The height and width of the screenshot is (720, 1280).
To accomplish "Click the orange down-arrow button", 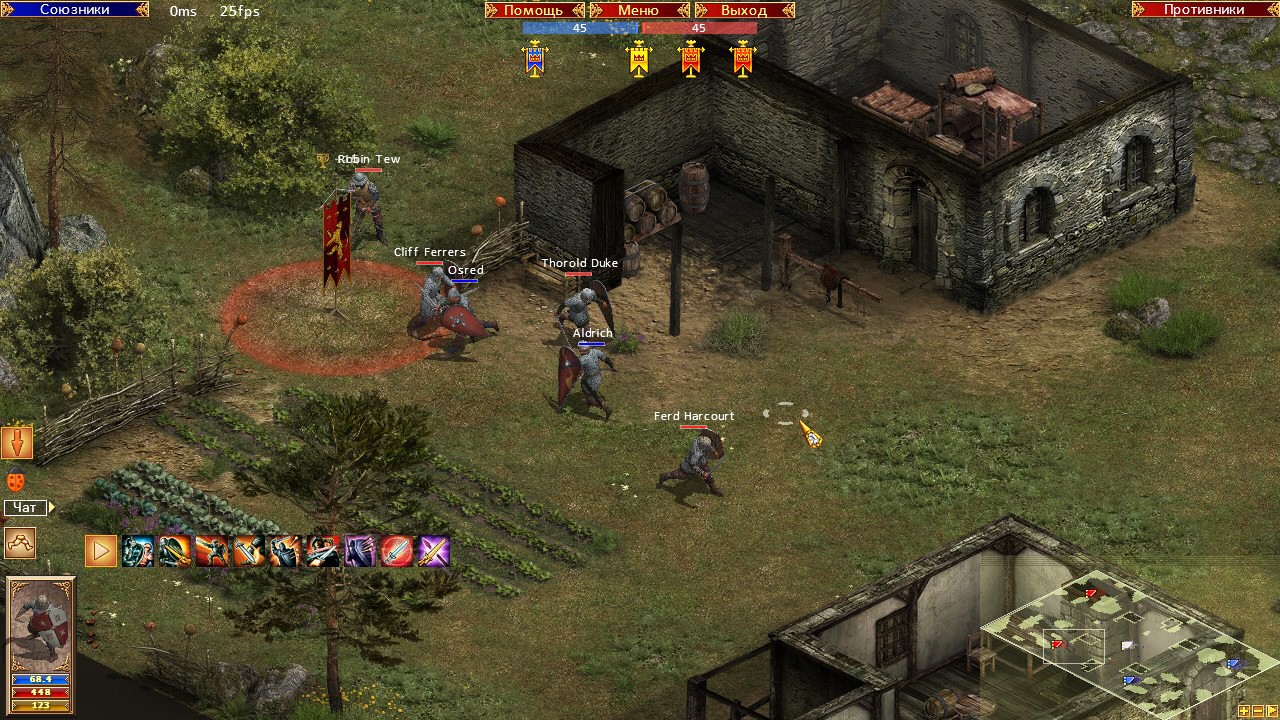I will click(17, 442).
